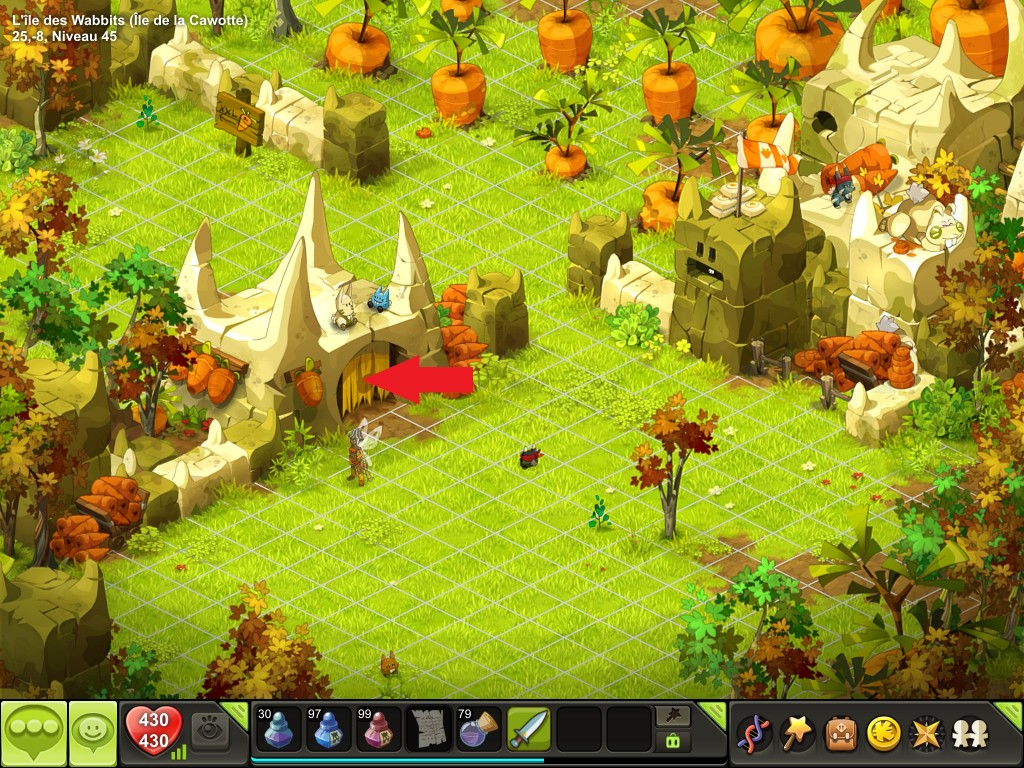Open the gold kama coin shop
Image resolution: width=1024 pixels, height=768 pixels.
point(882,734)
